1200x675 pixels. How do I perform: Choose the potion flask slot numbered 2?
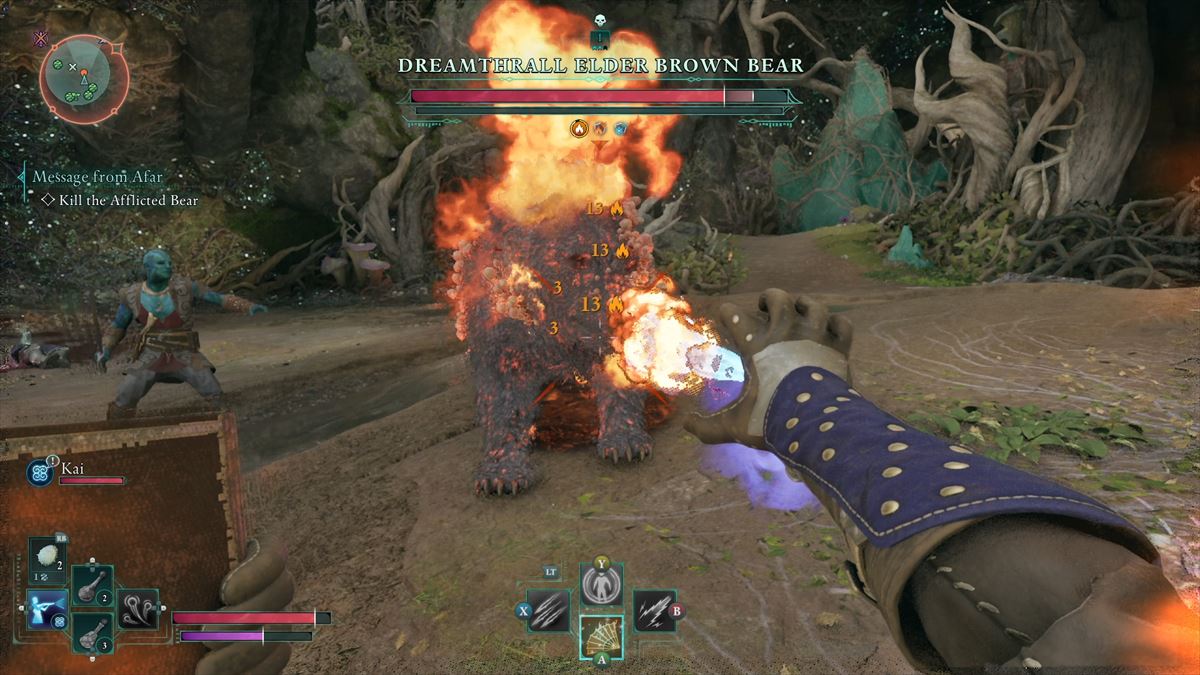click(92, 583)
